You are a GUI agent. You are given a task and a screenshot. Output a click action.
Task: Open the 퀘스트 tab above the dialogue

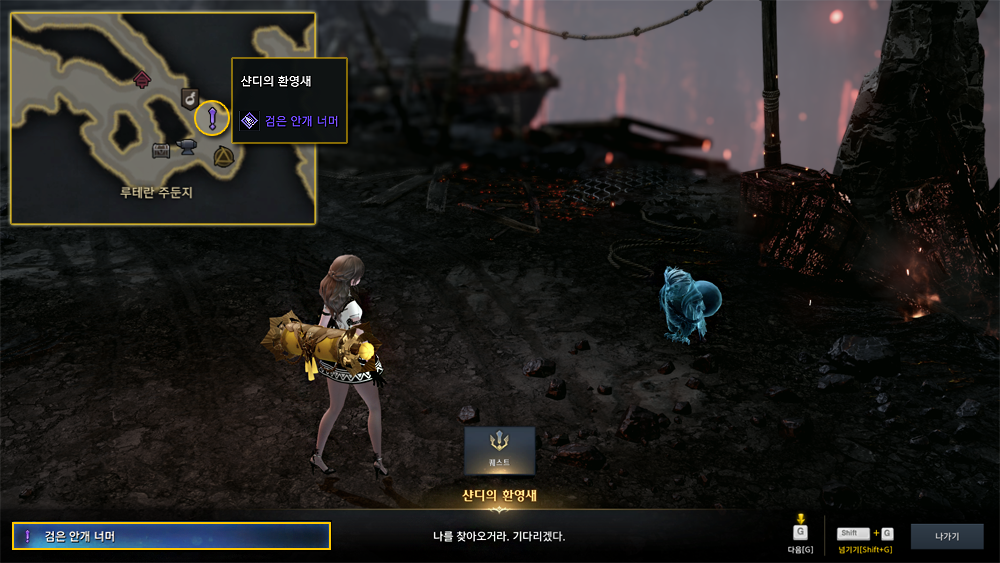pos(500,450)
